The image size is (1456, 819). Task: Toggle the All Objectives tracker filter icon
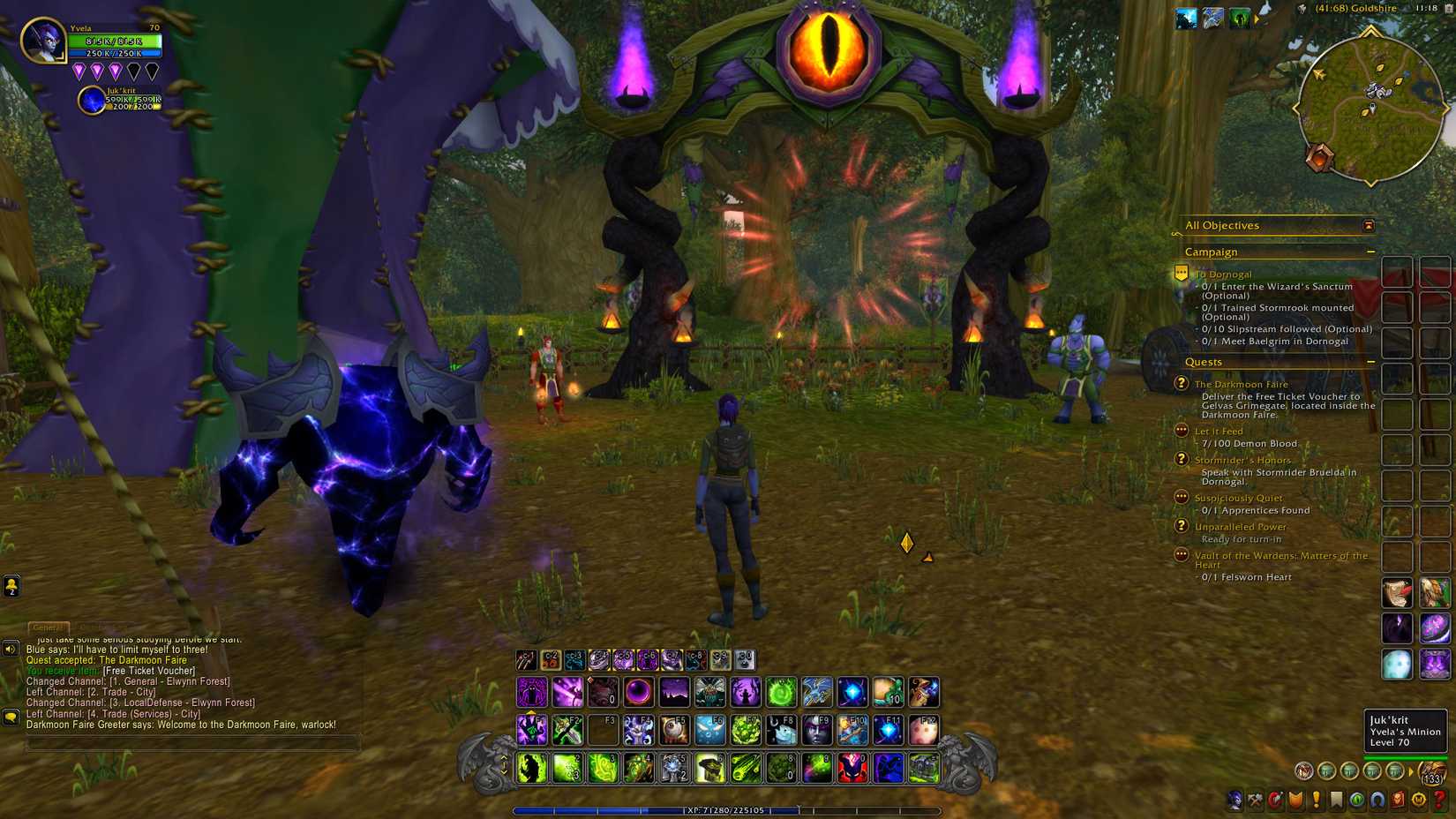coord(1367,225)
